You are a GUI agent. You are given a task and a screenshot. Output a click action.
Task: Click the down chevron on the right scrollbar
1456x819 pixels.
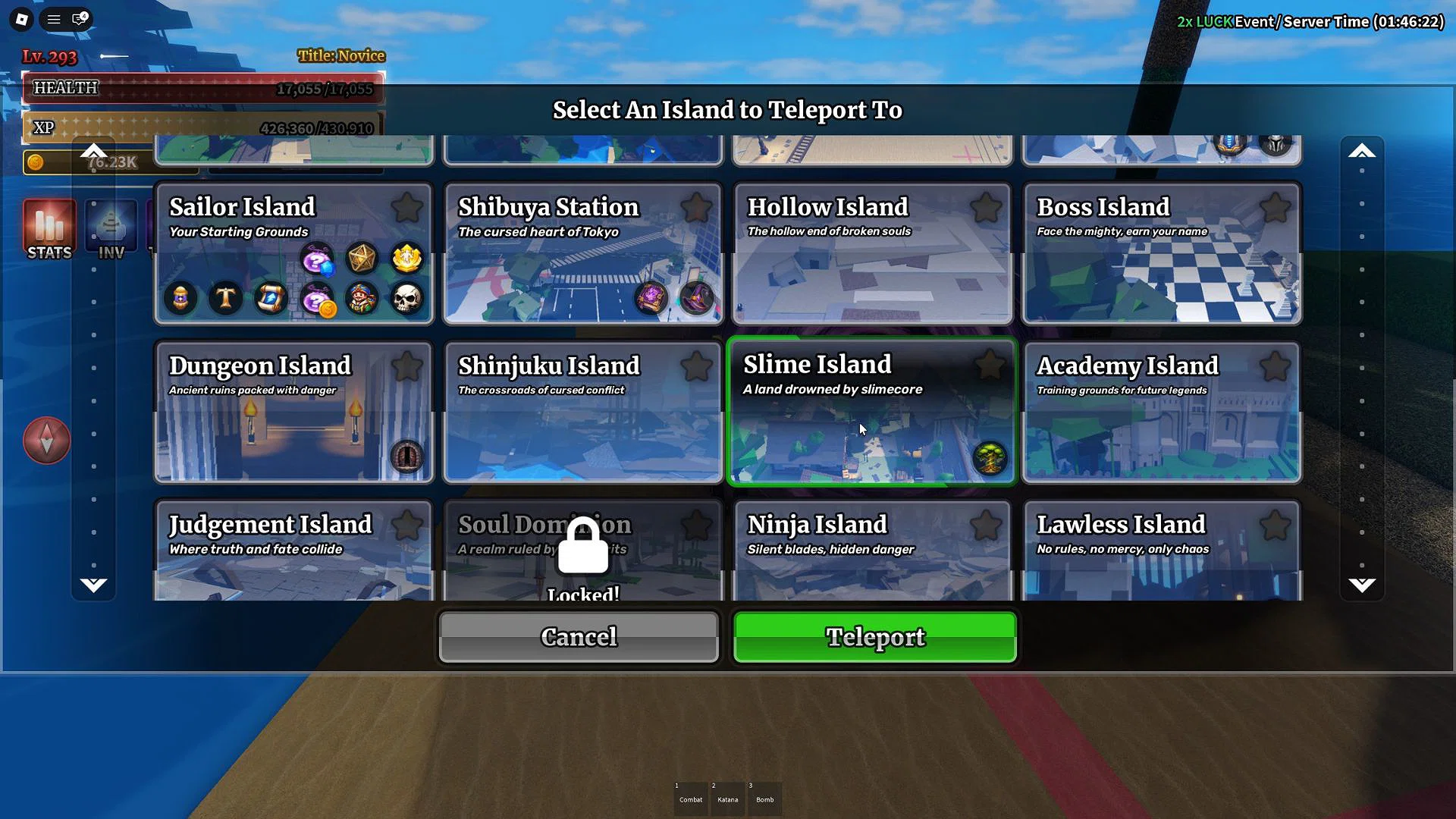point(1362,584)
